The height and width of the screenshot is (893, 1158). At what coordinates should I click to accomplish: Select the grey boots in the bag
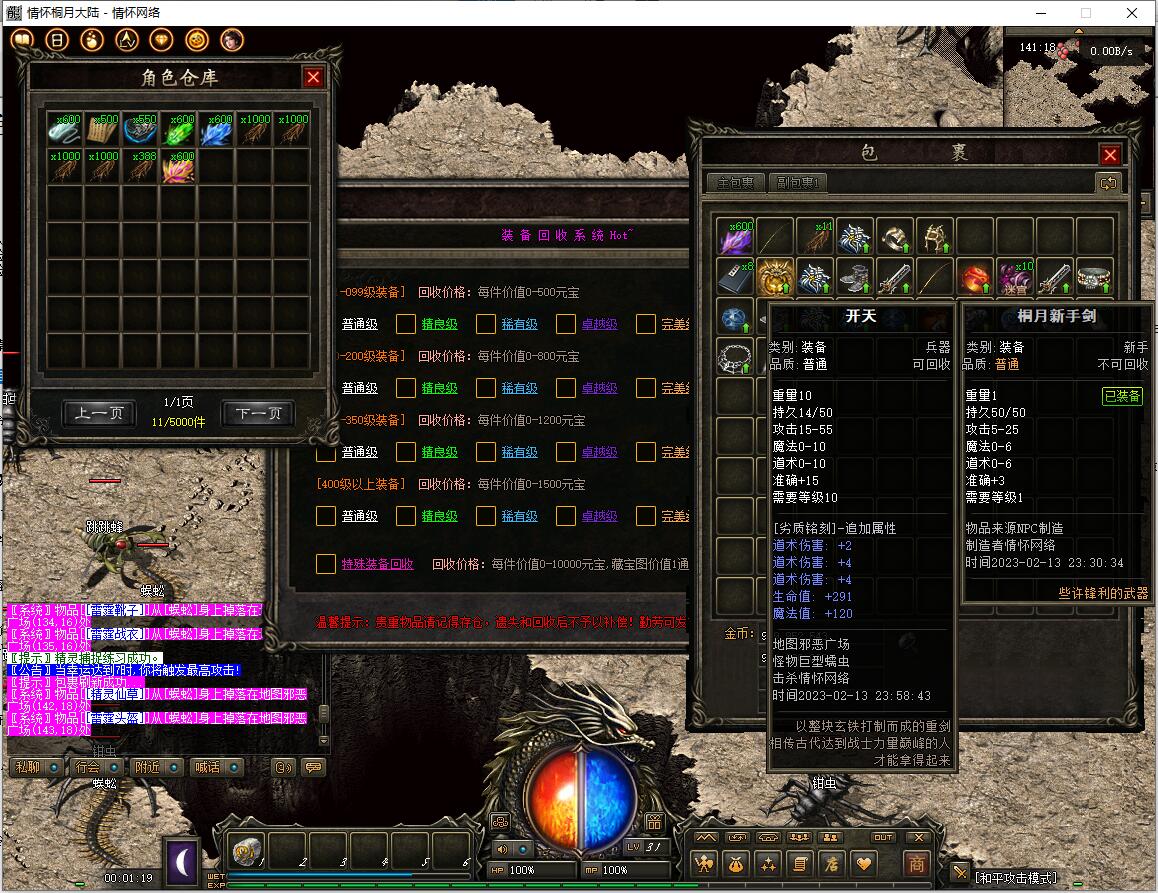(x=855, y=276)
